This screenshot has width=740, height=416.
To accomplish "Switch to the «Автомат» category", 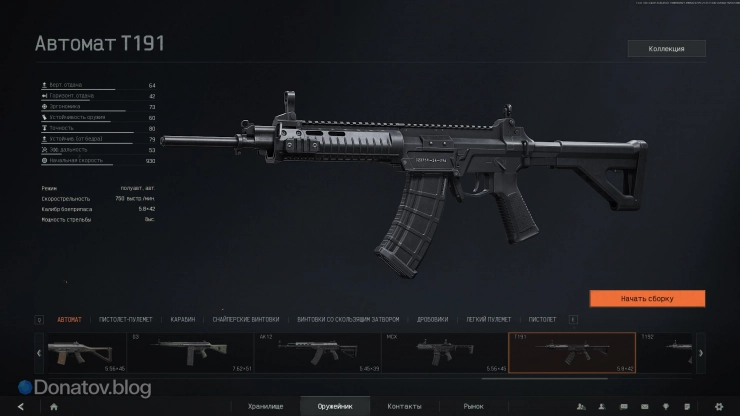I will (x=70, y=319).
